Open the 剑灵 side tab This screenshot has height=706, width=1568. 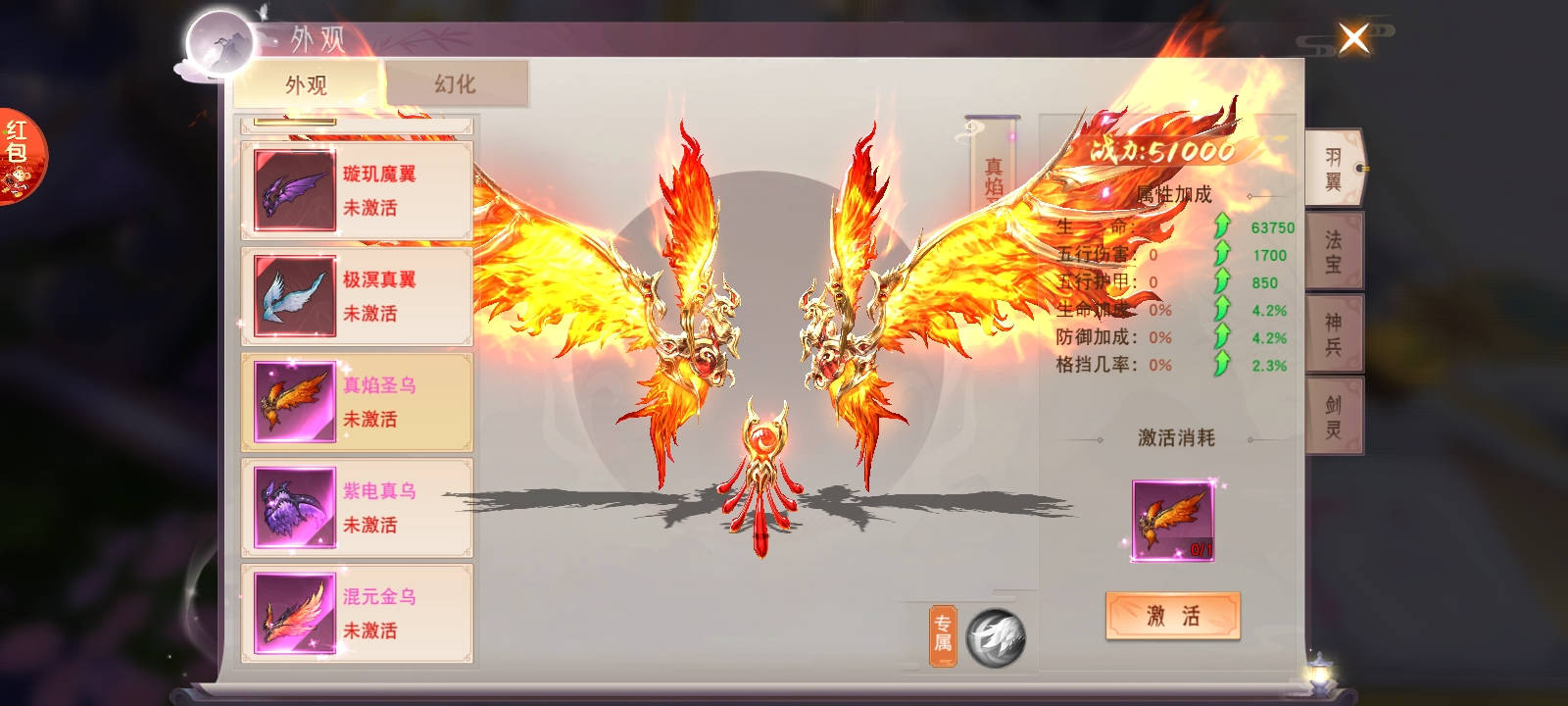[1334, 417]
